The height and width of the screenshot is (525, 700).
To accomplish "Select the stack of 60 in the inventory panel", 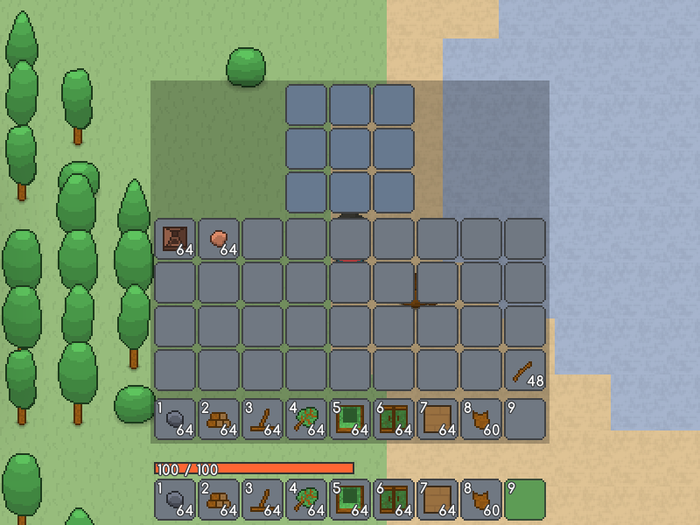I will click(x=481, y=419).
